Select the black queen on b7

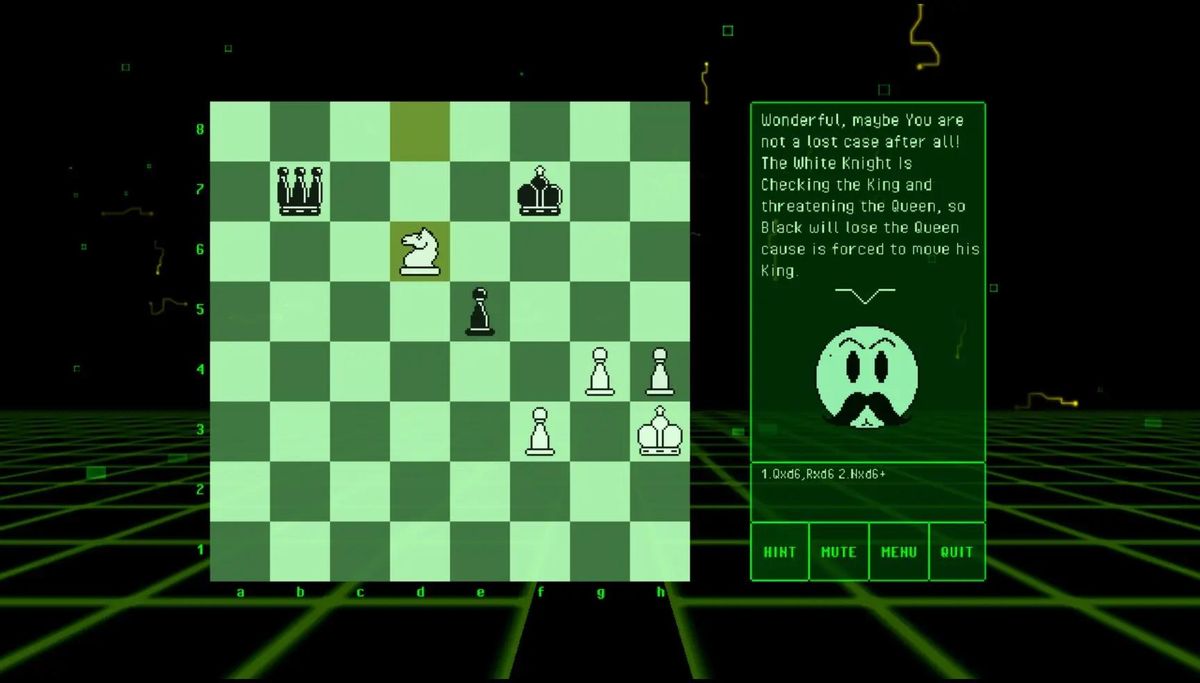[x=300, y=191]
